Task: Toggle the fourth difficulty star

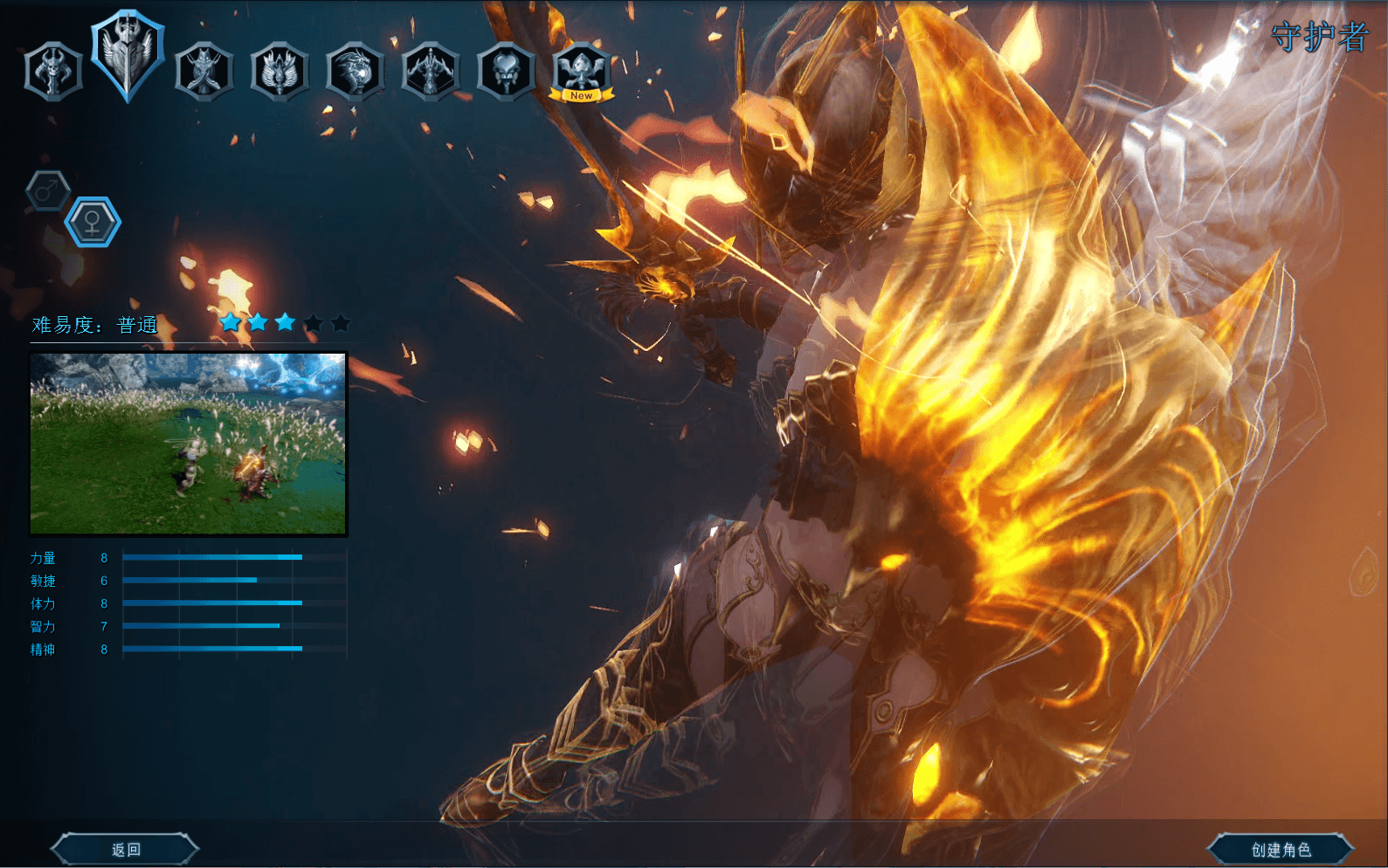Action: click(313, 322)
